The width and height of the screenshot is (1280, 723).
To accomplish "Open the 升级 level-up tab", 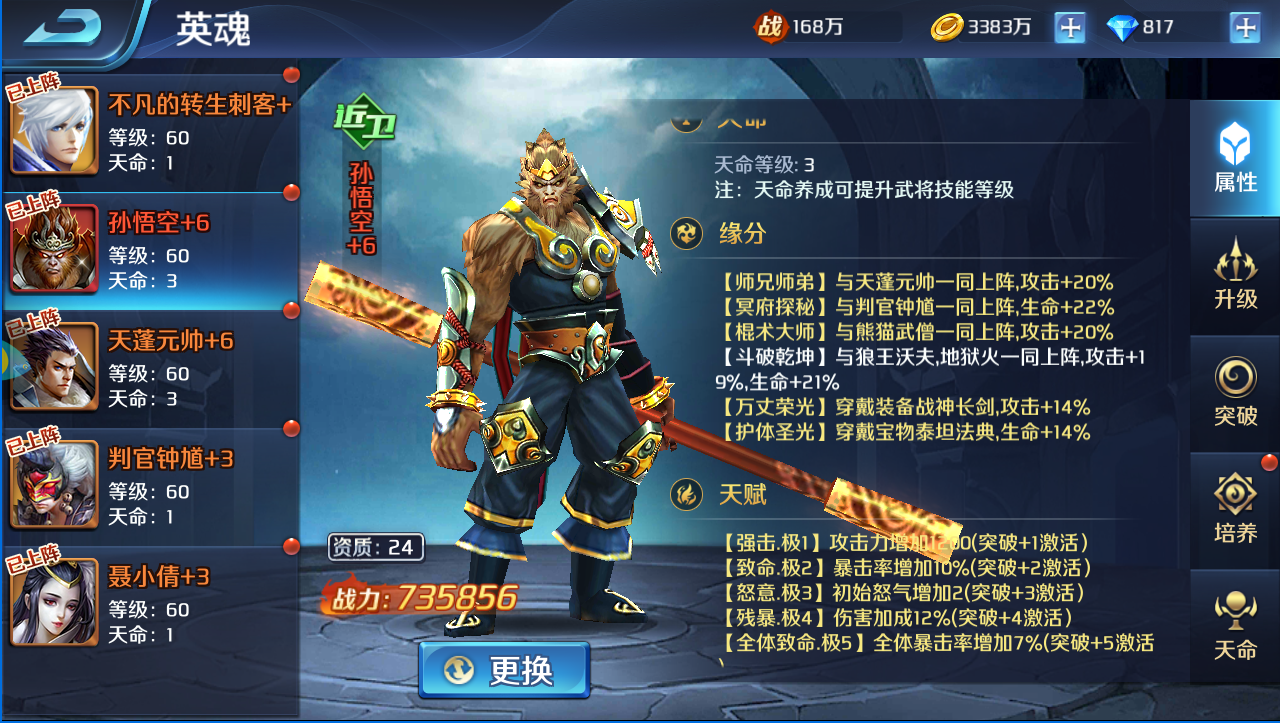I will click(x=1235, y=274).
